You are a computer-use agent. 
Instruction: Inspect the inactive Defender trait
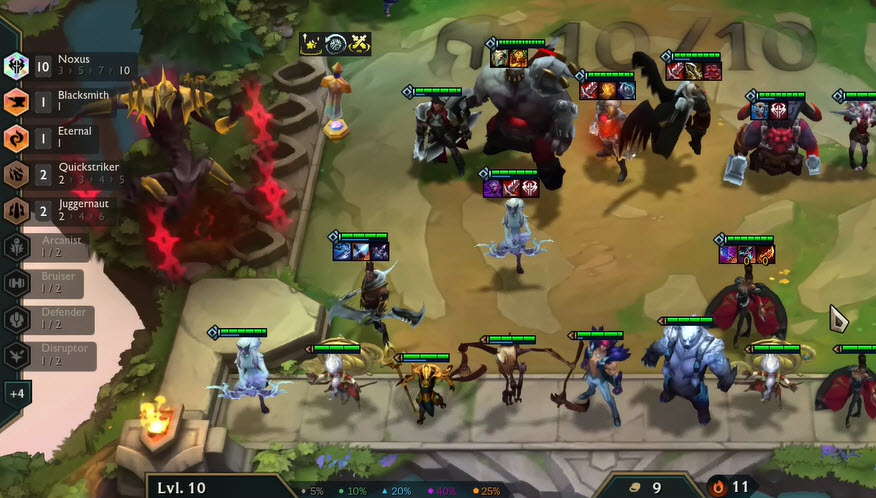(x=55, y=319)
